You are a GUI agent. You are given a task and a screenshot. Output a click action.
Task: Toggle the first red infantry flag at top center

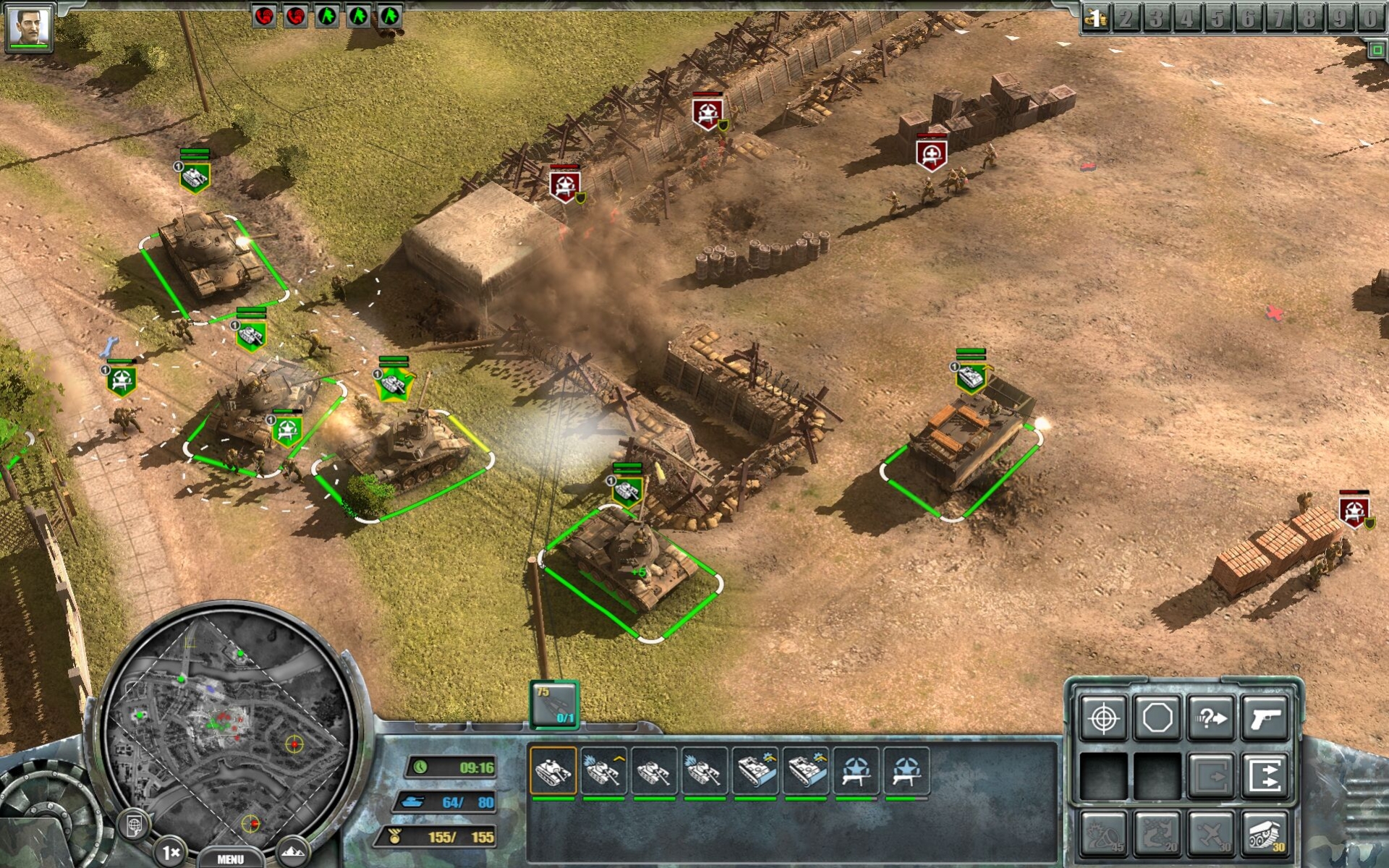click(x=264, y=14)
